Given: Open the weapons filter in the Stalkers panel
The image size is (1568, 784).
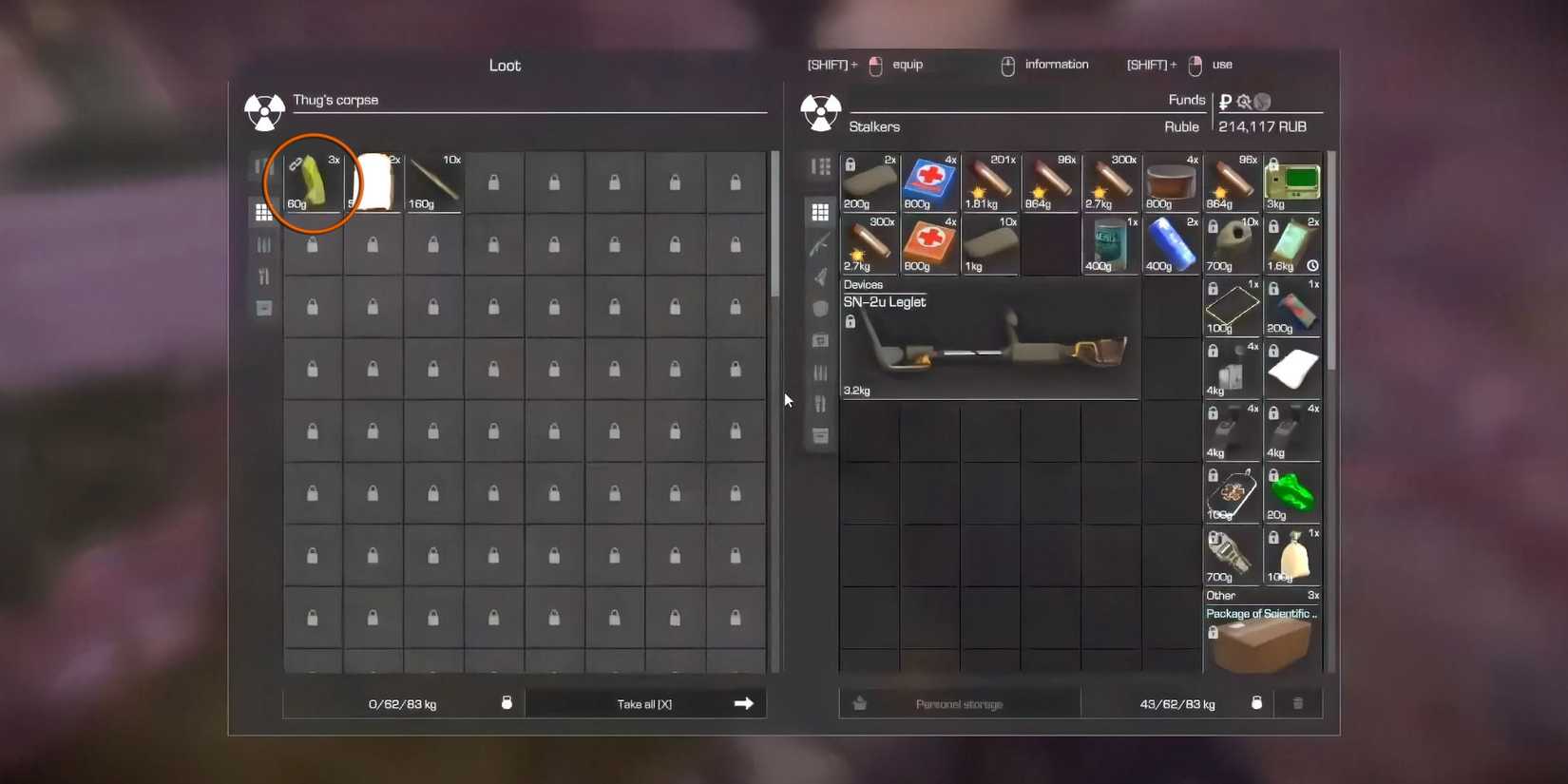Looking at the screenshot, I should [x=820, y=244].
